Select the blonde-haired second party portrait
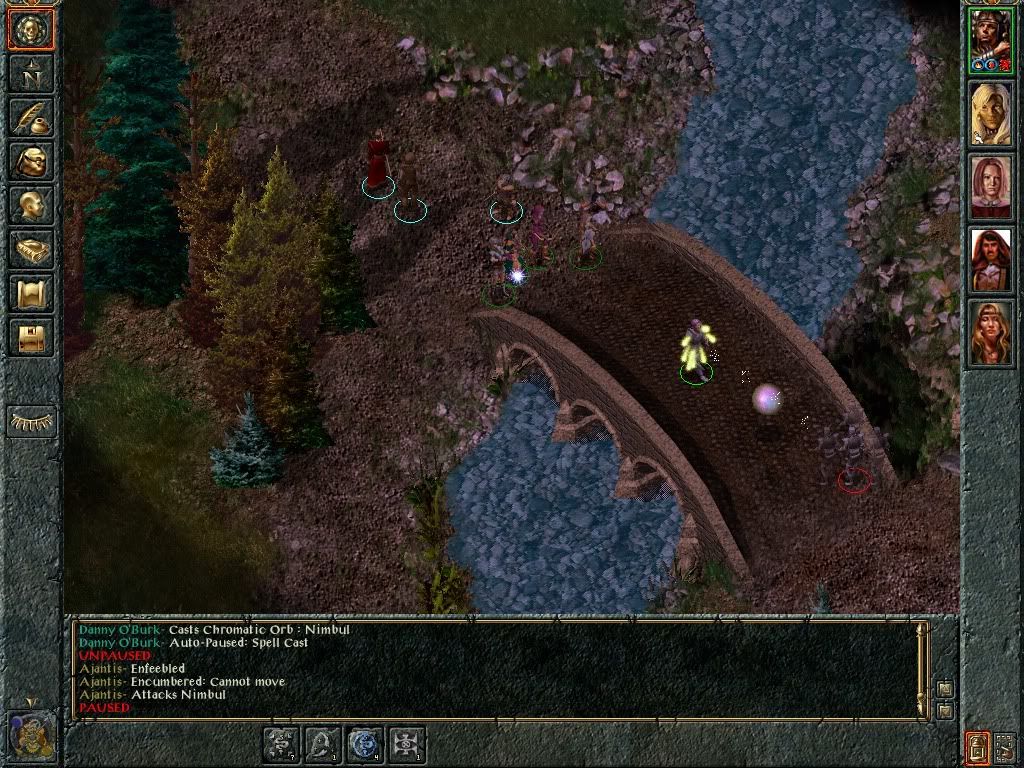 991,113
